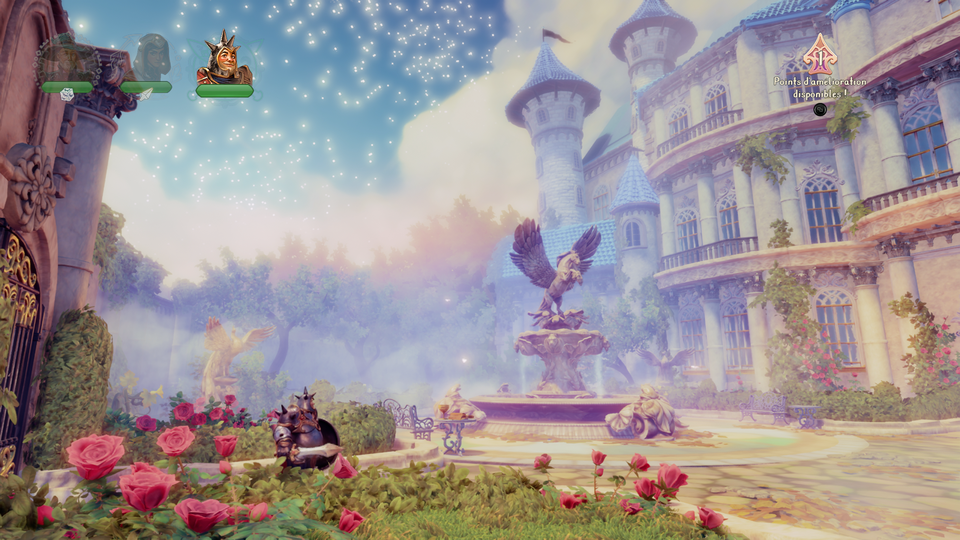Switch to the hooded thief portrait
Image resolution: width=960 pixels, height=540 pixels.
click(151, 58)
